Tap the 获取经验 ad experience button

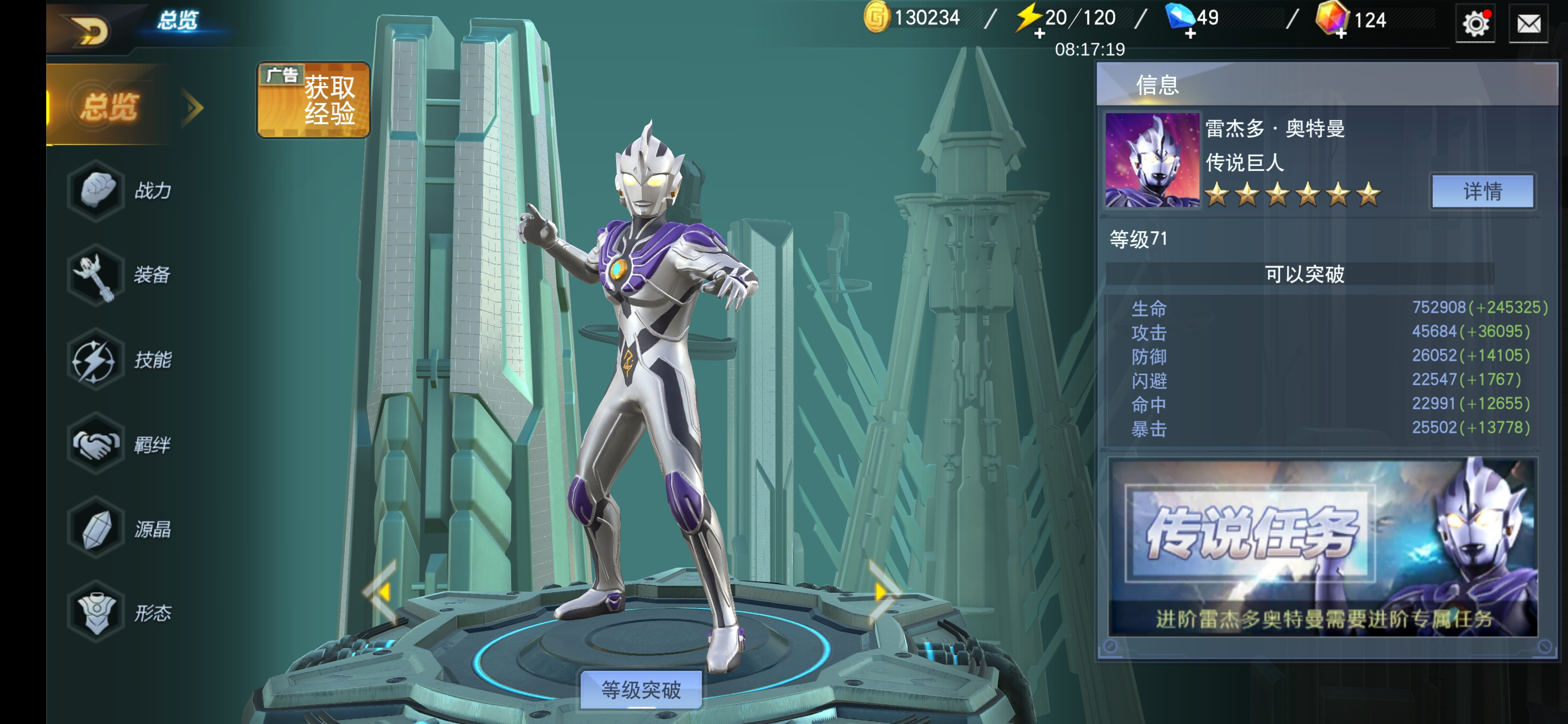coord(314,101)
